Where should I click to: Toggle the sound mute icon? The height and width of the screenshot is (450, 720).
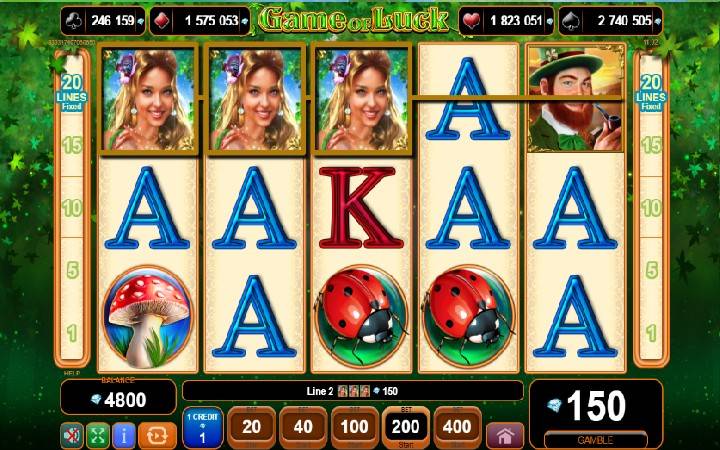pyautogui.click(x=72, y=435)
